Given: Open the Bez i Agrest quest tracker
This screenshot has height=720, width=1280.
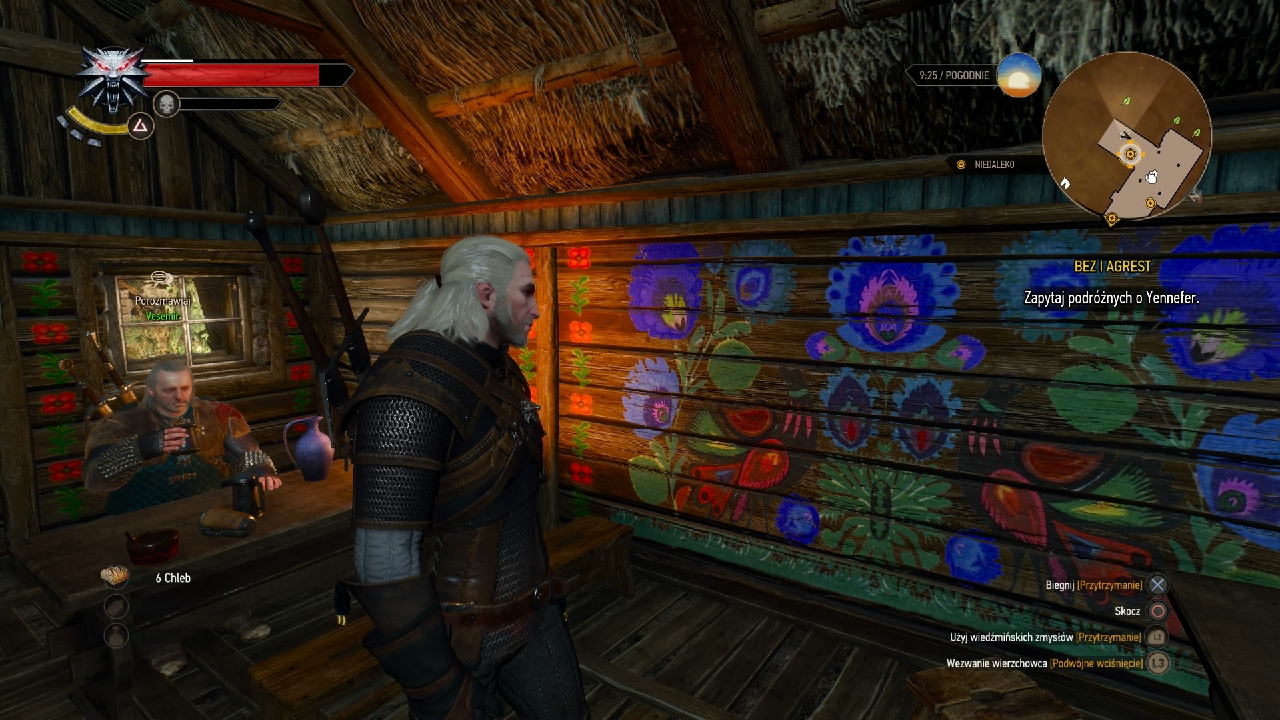Looking at the screenshot, I should click(x=1112, y=267).
